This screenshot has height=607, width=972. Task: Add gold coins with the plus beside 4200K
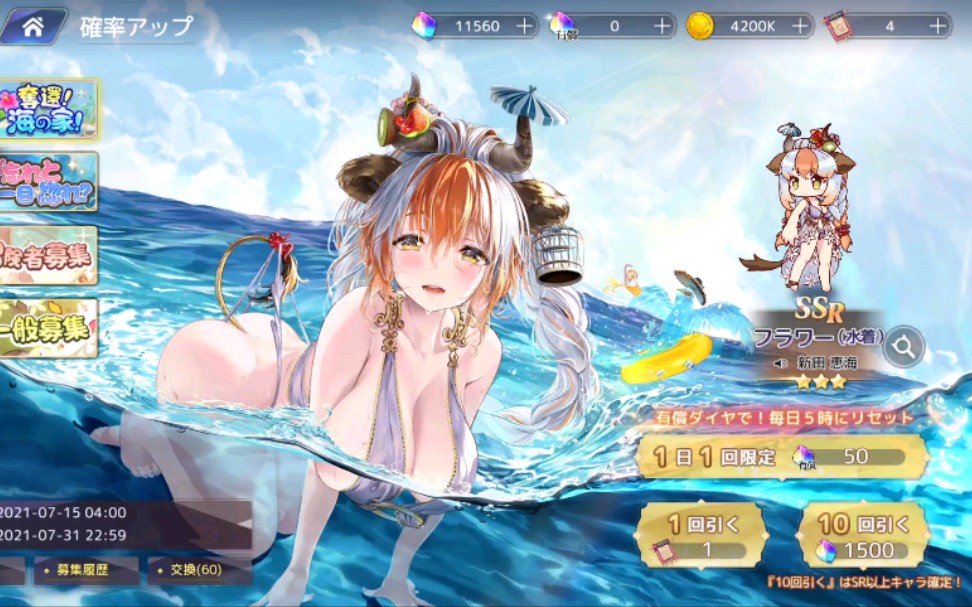[799, 26]
